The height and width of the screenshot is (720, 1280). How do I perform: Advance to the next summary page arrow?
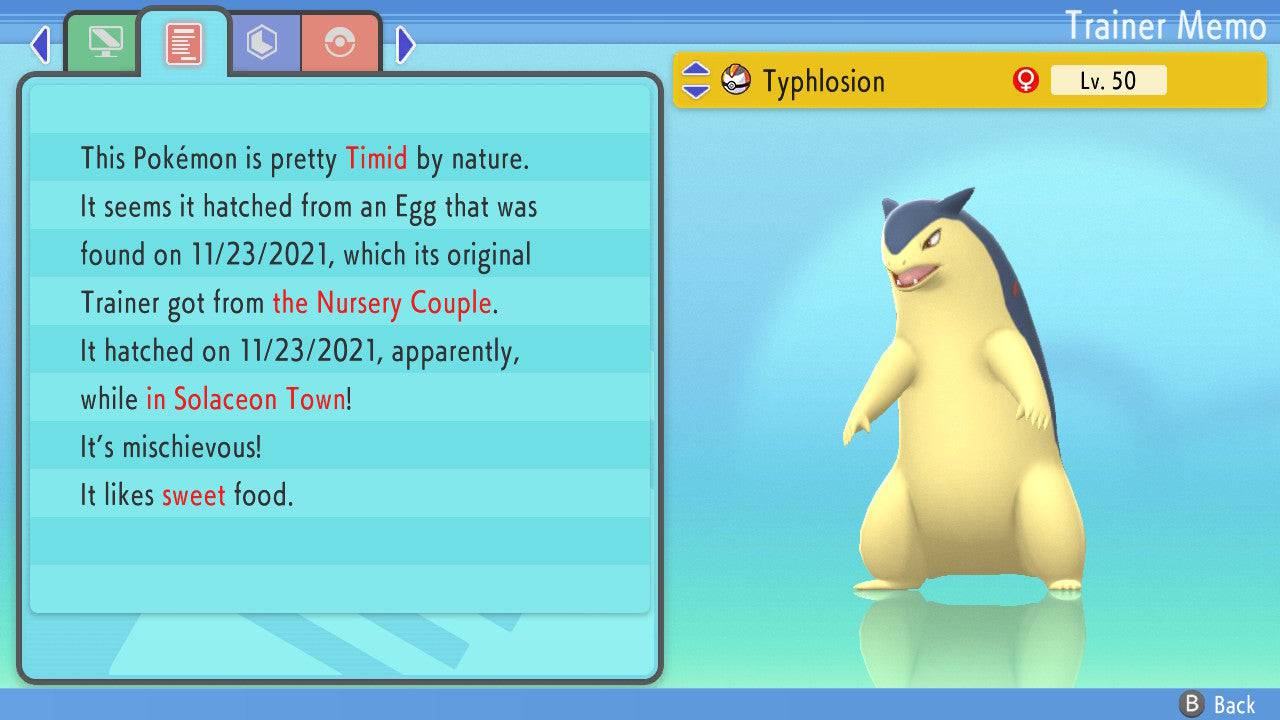(405, 44)
